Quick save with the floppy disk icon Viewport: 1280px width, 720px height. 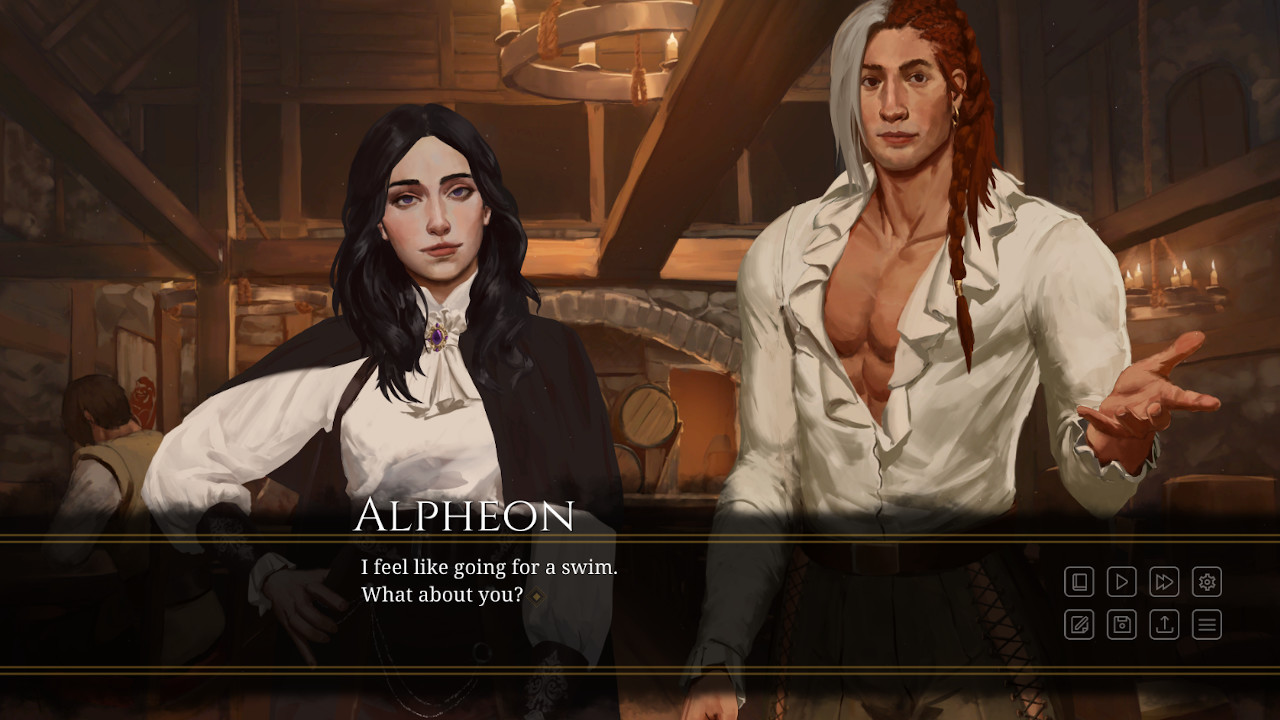click(x=1121, y=626)
